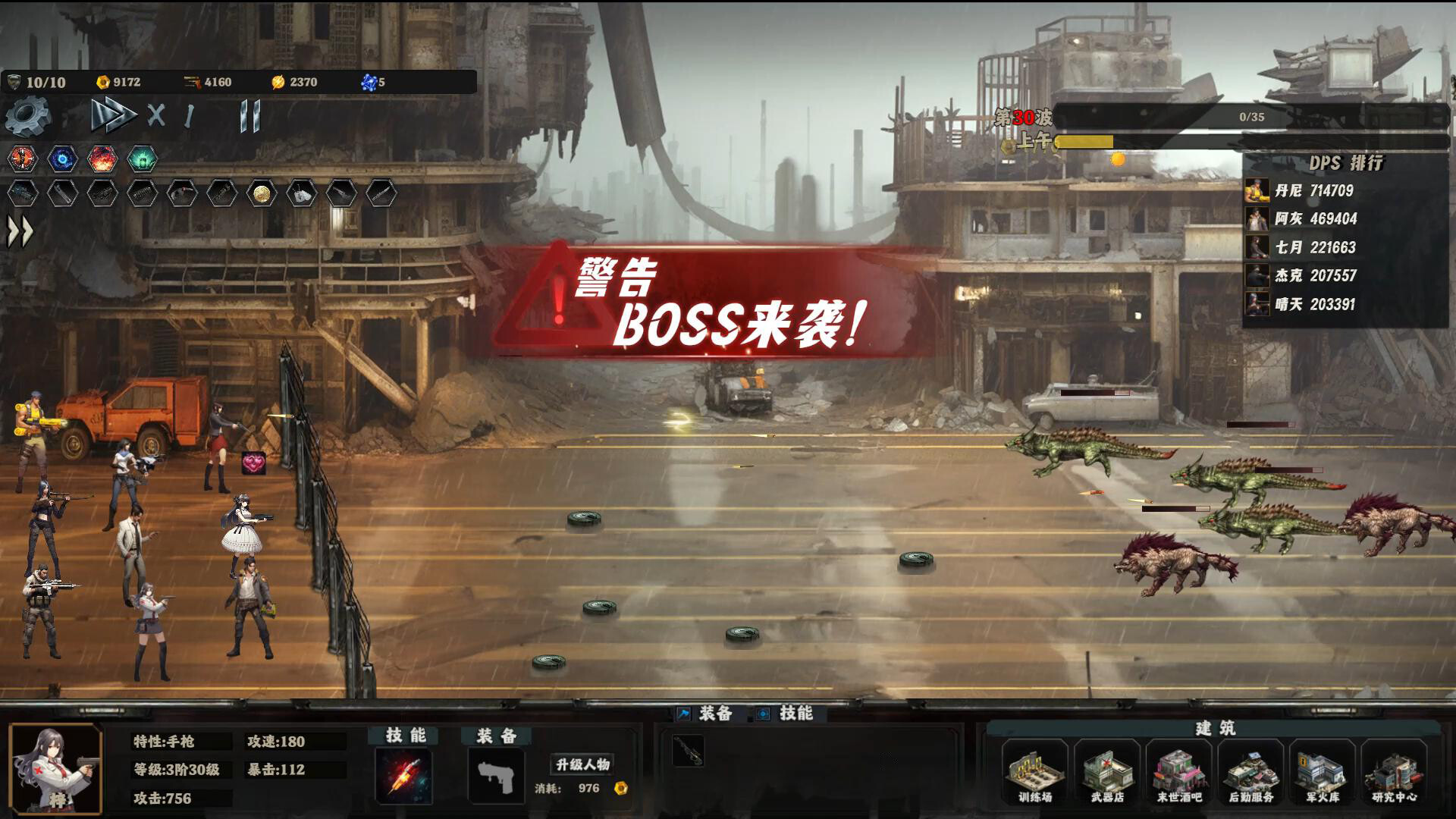The image size is (1456, 819).
Task: Select the red explosion skill hexagon icon
Action: [102, 158]
